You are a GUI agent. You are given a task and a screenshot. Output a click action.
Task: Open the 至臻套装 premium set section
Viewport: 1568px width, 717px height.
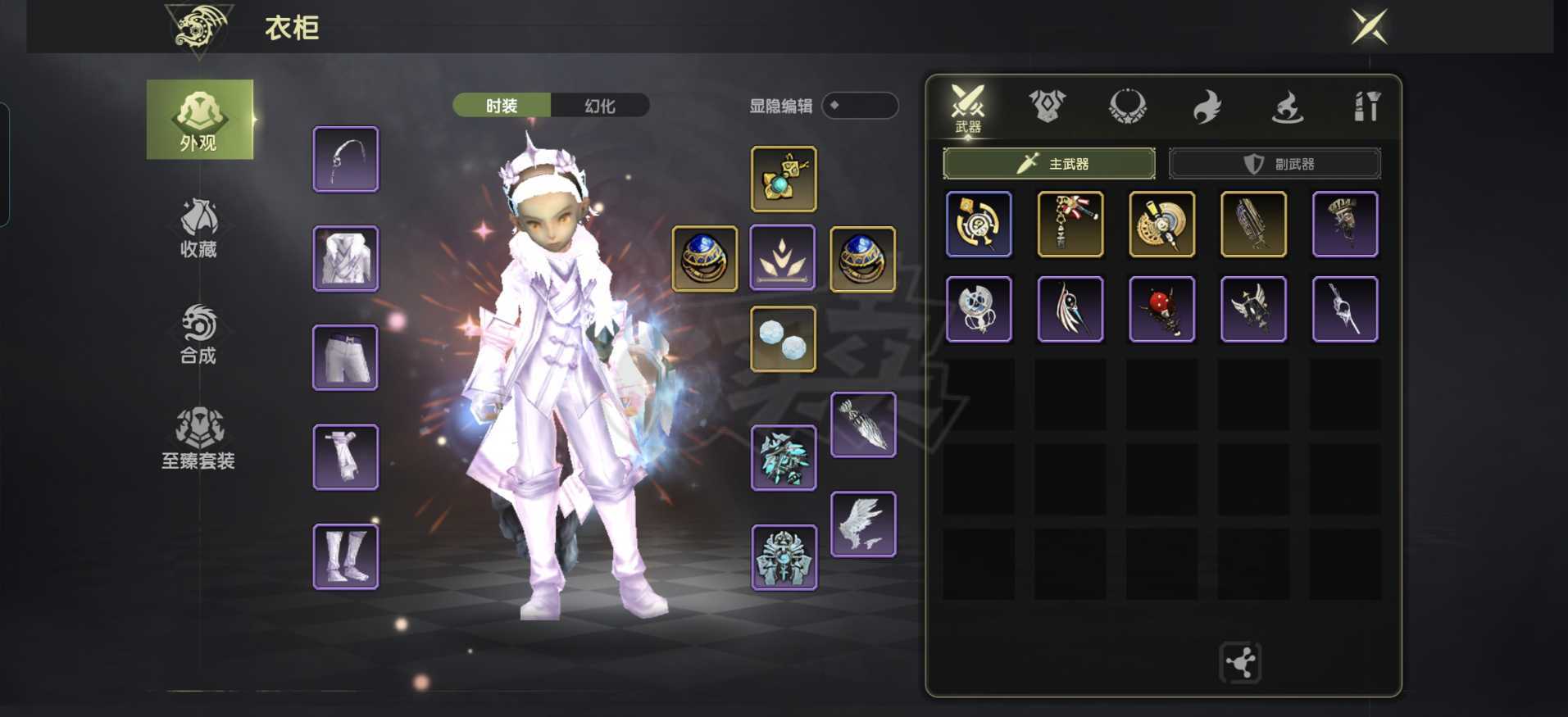(x=198, y=439)
